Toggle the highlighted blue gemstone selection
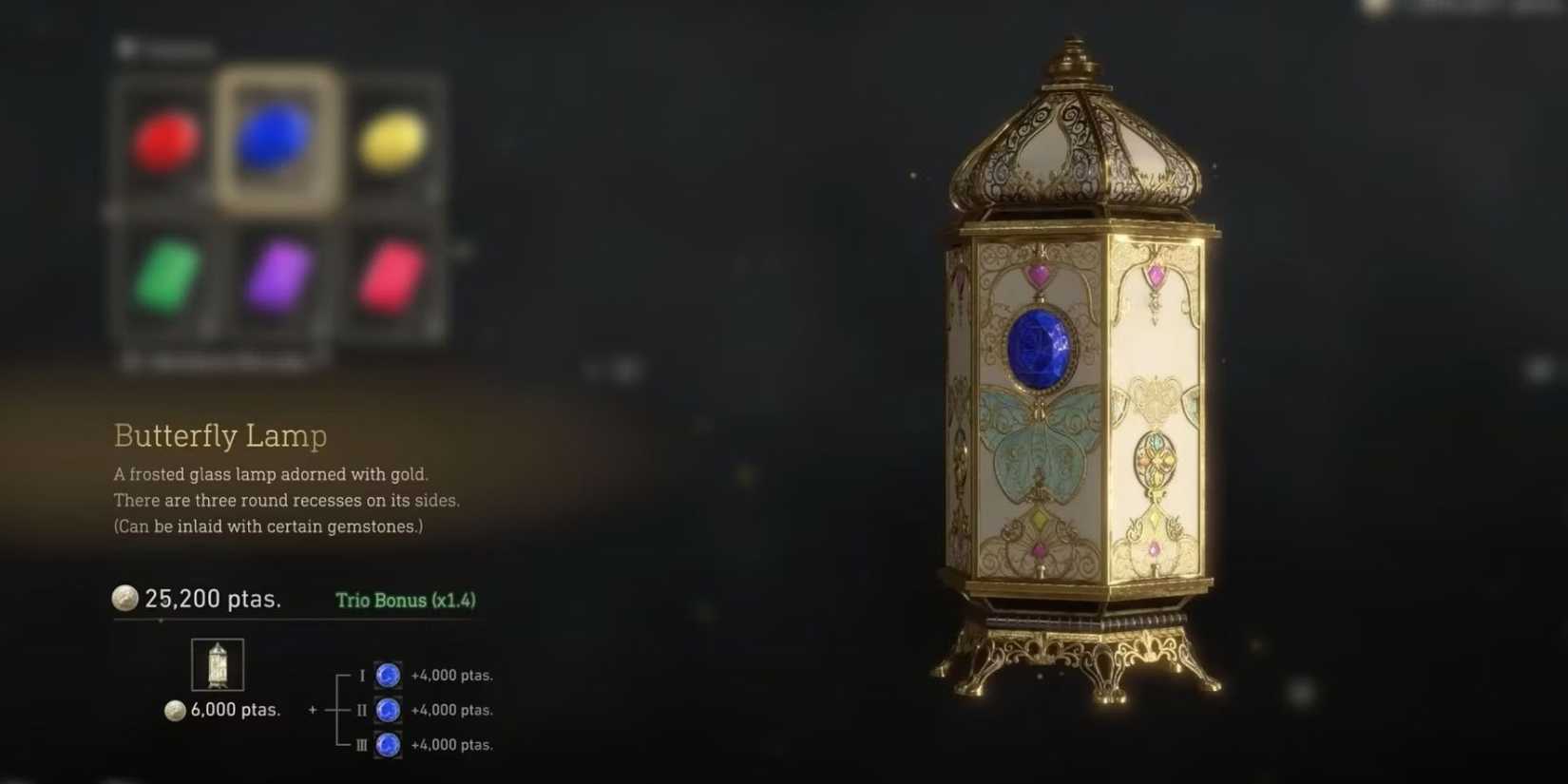The image size is (1568, 784). pyautogui.click(x=271, y=143)
